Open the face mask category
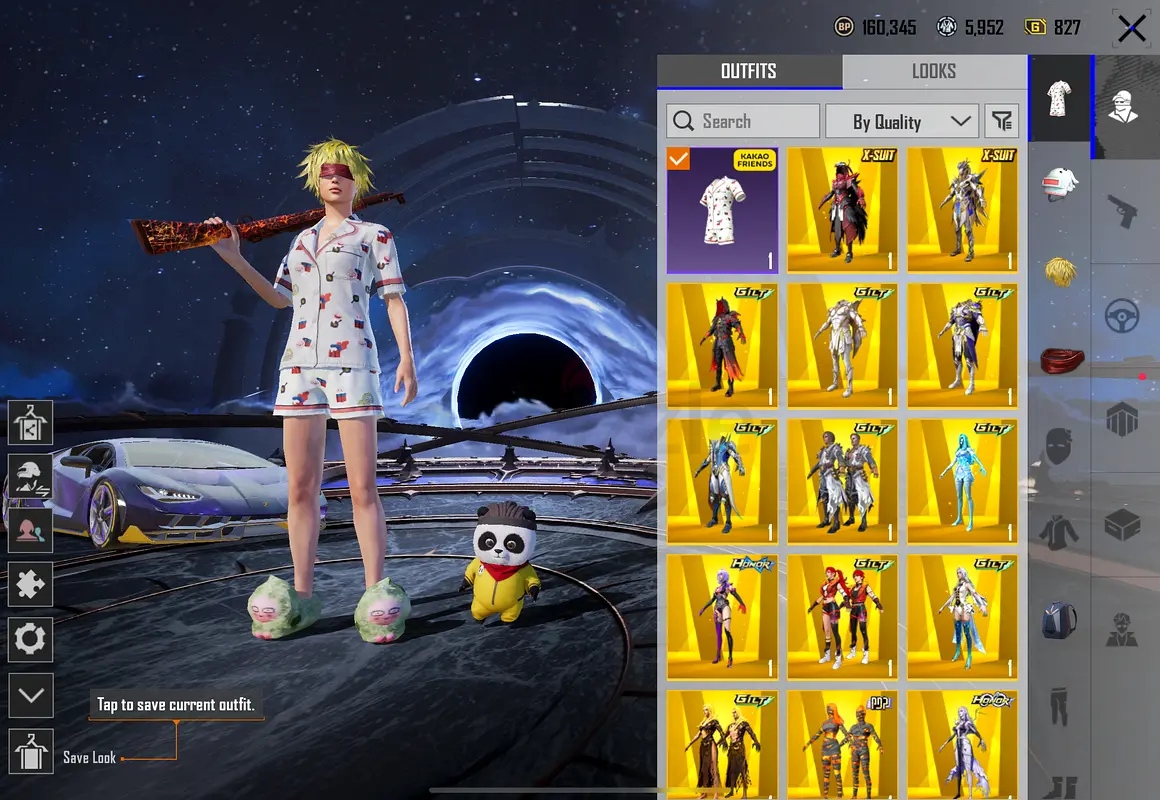 tap(1059, 446)
